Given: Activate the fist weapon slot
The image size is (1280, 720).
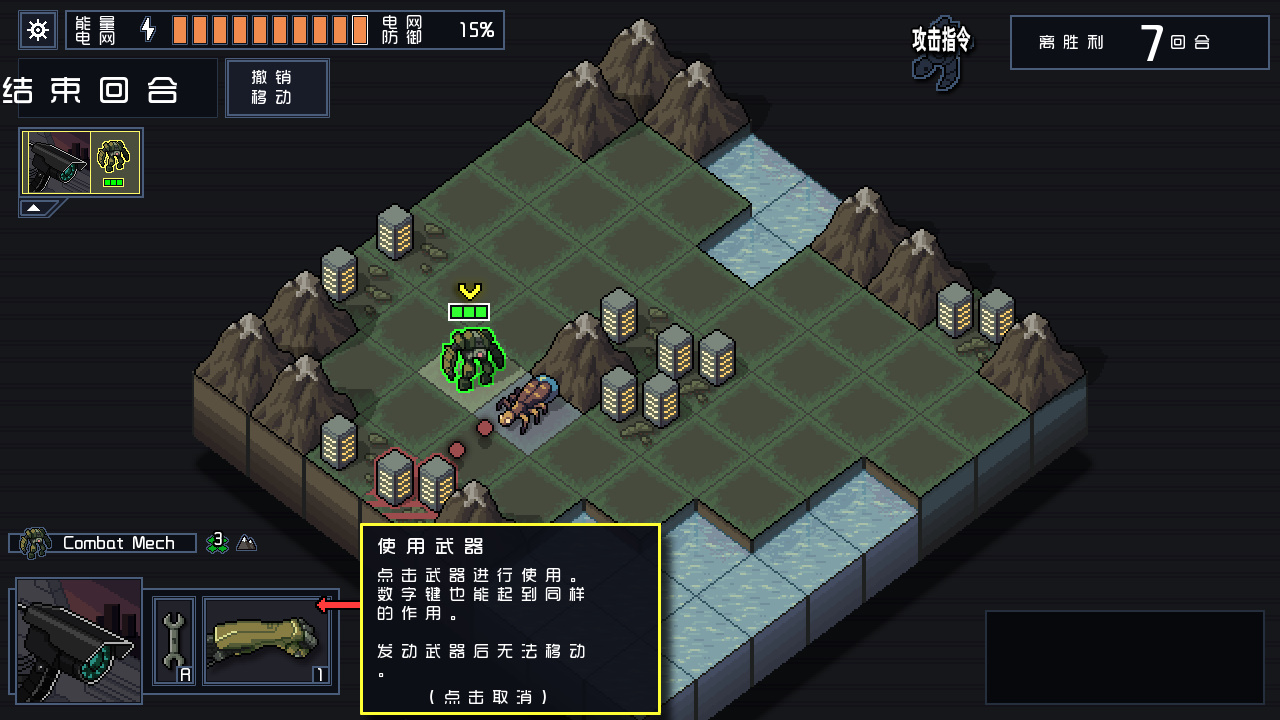Looking at the screenshot, I should [x=267, y=641].
